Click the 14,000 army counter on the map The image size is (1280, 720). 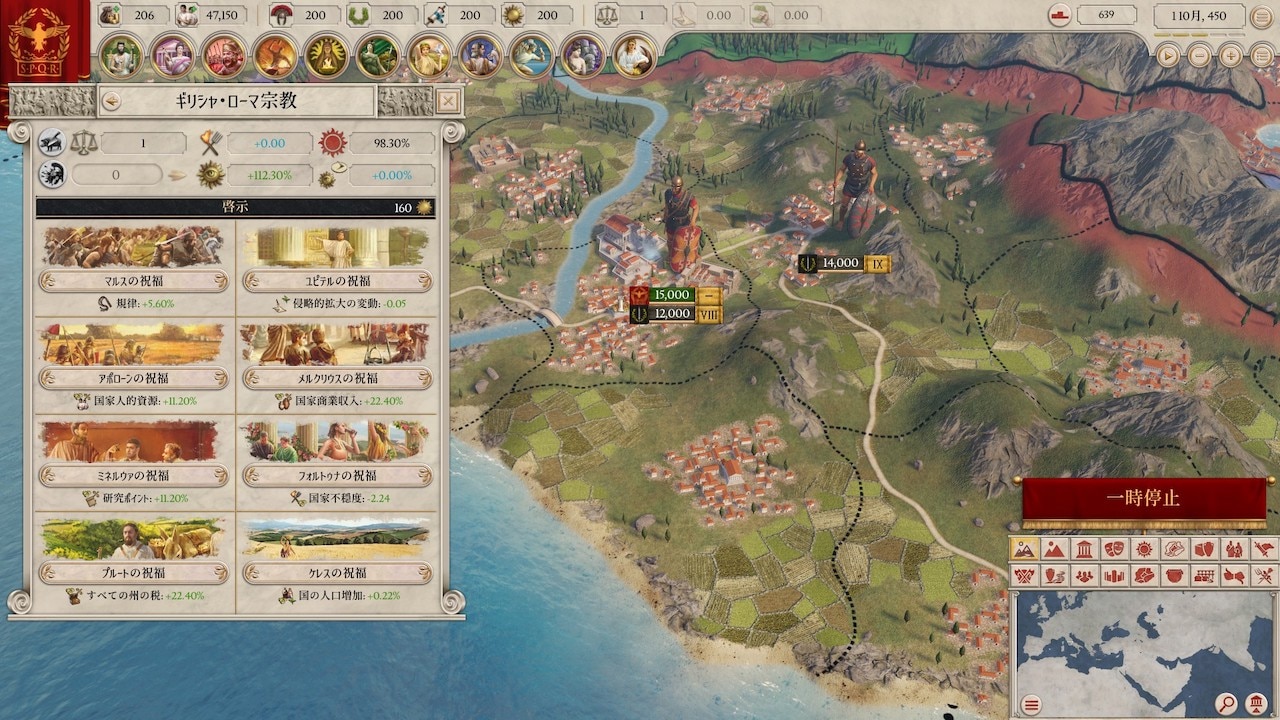coord(843,262)
